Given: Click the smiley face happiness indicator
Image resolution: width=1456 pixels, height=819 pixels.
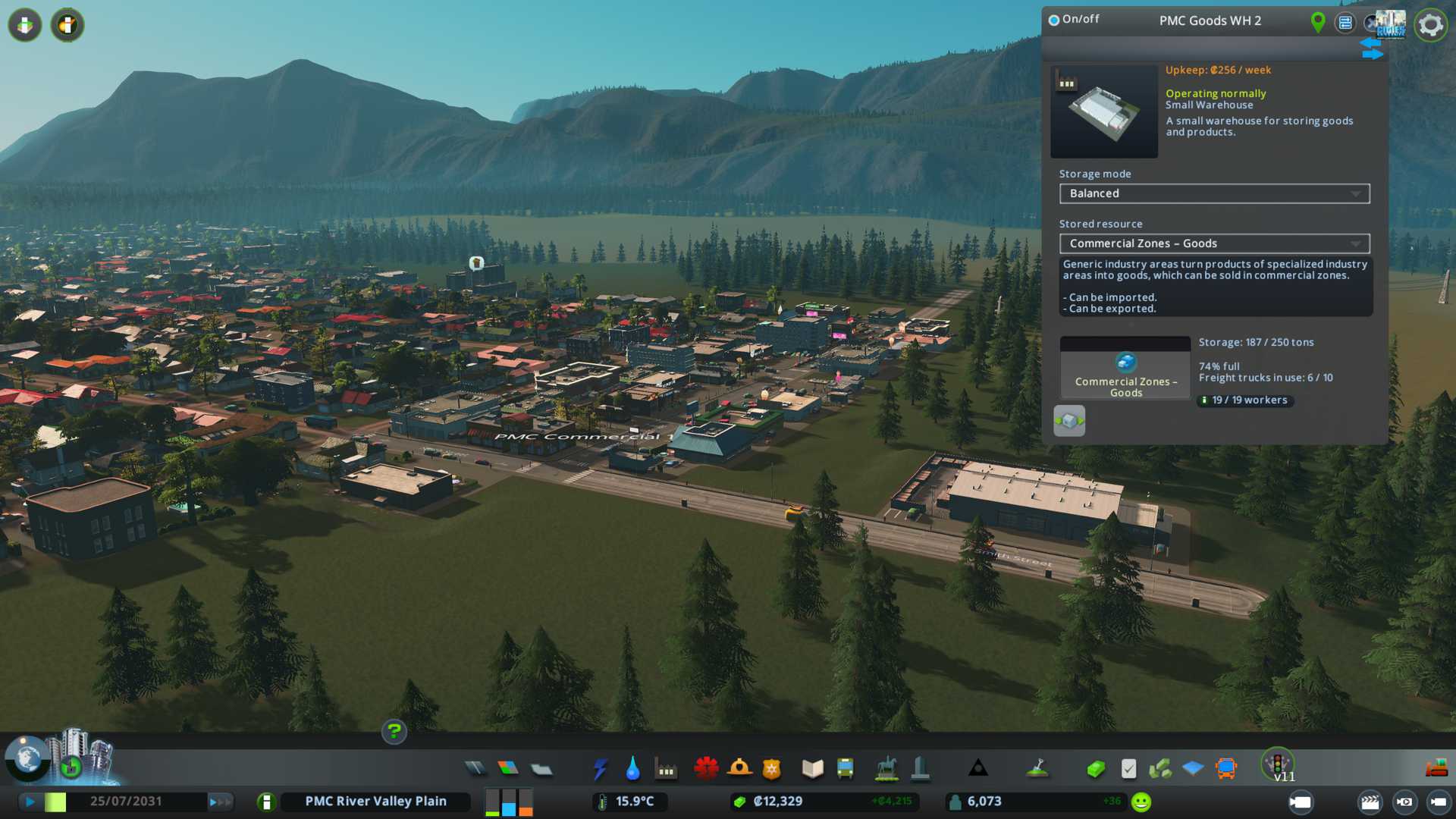Looking at the screenshot, I should coord(1141,802).
